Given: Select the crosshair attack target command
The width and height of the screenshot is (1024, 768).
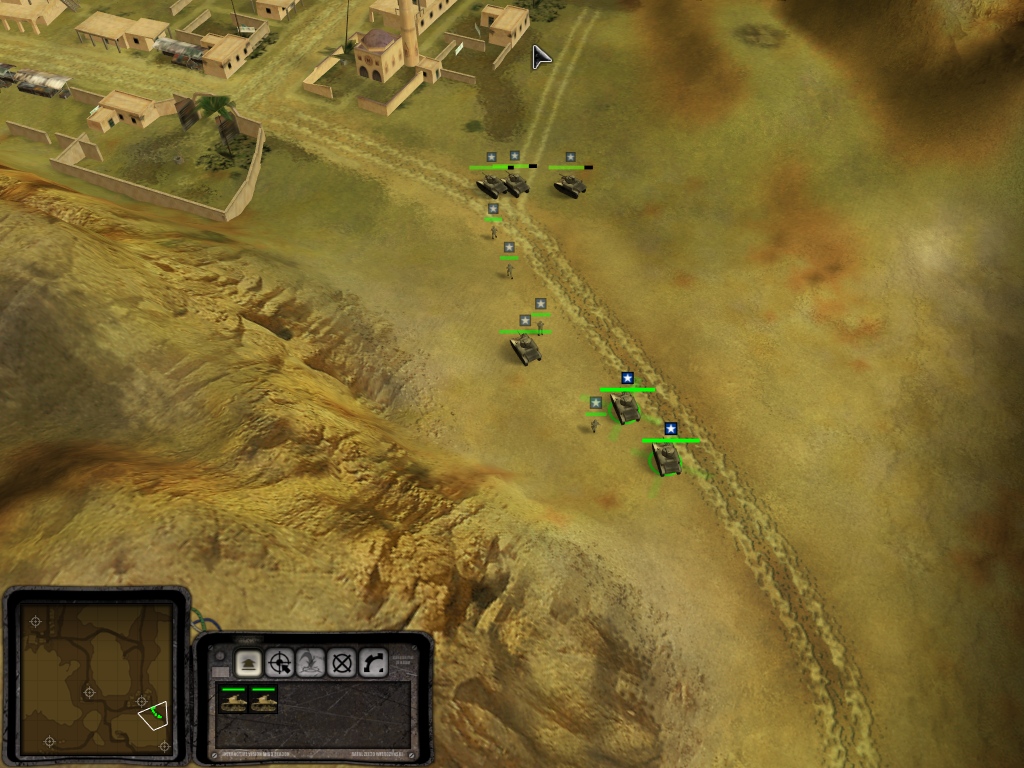Looking at the screenshot, I should (280, 661).
